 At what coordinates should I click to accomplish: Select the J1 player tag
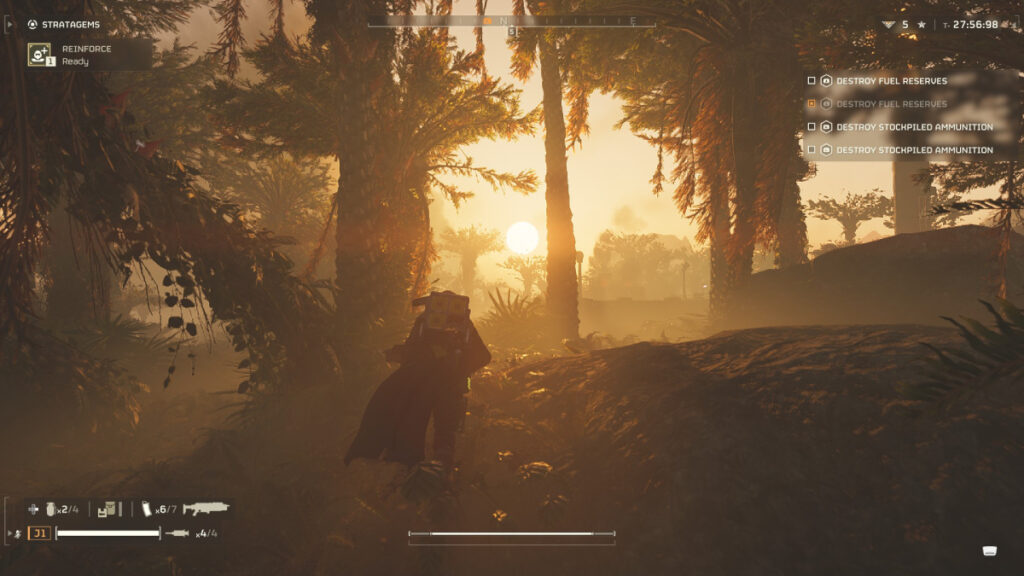(39, 533)
